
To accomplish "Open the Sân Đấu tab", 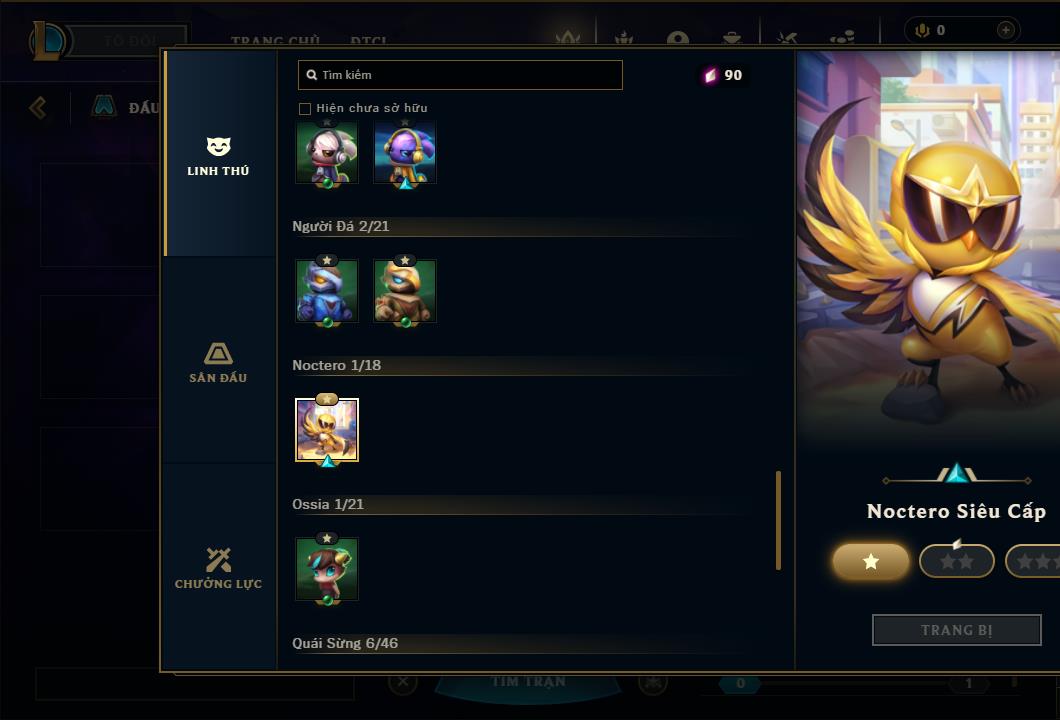I will coord(218,362).
